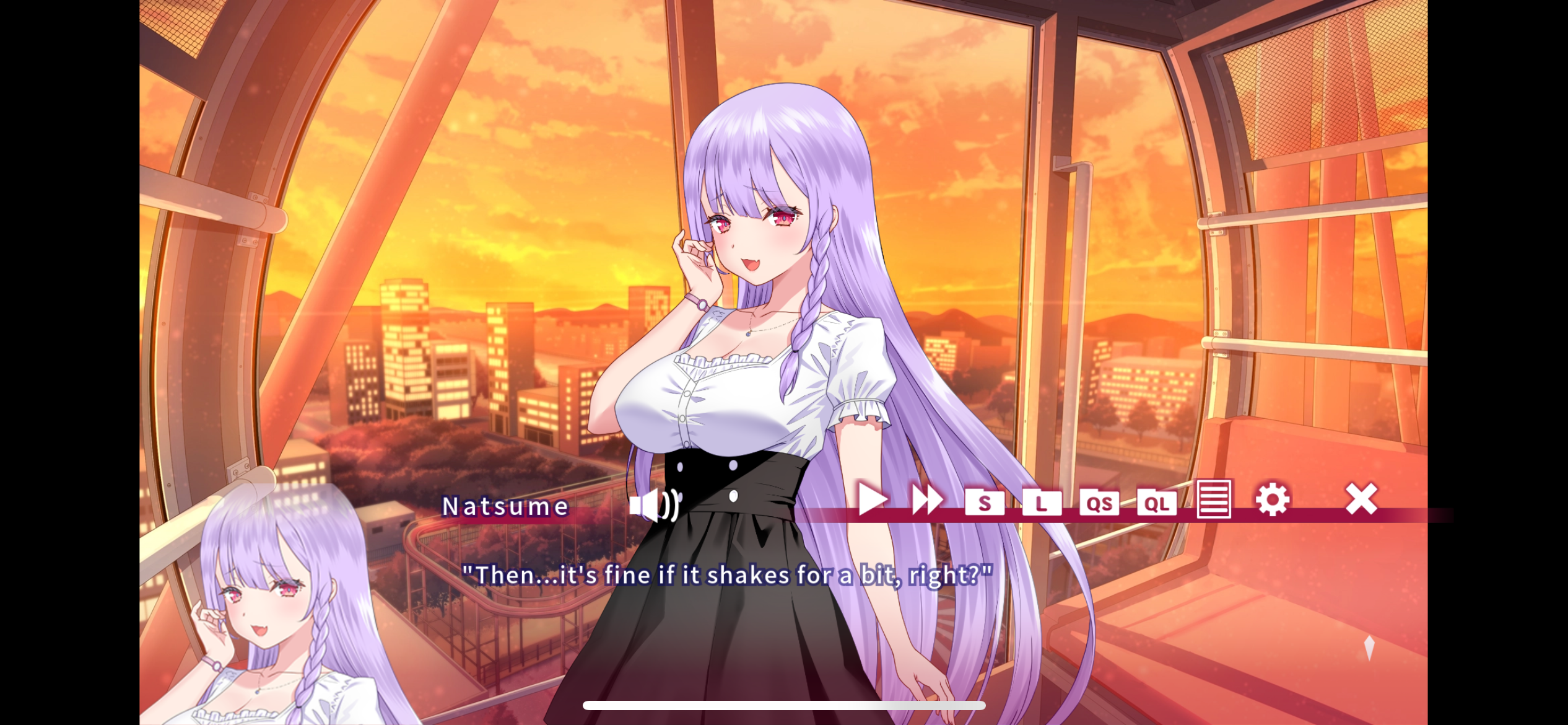Click the Natsume name label
The image size is (1568, 725).
tap(505, 506)
